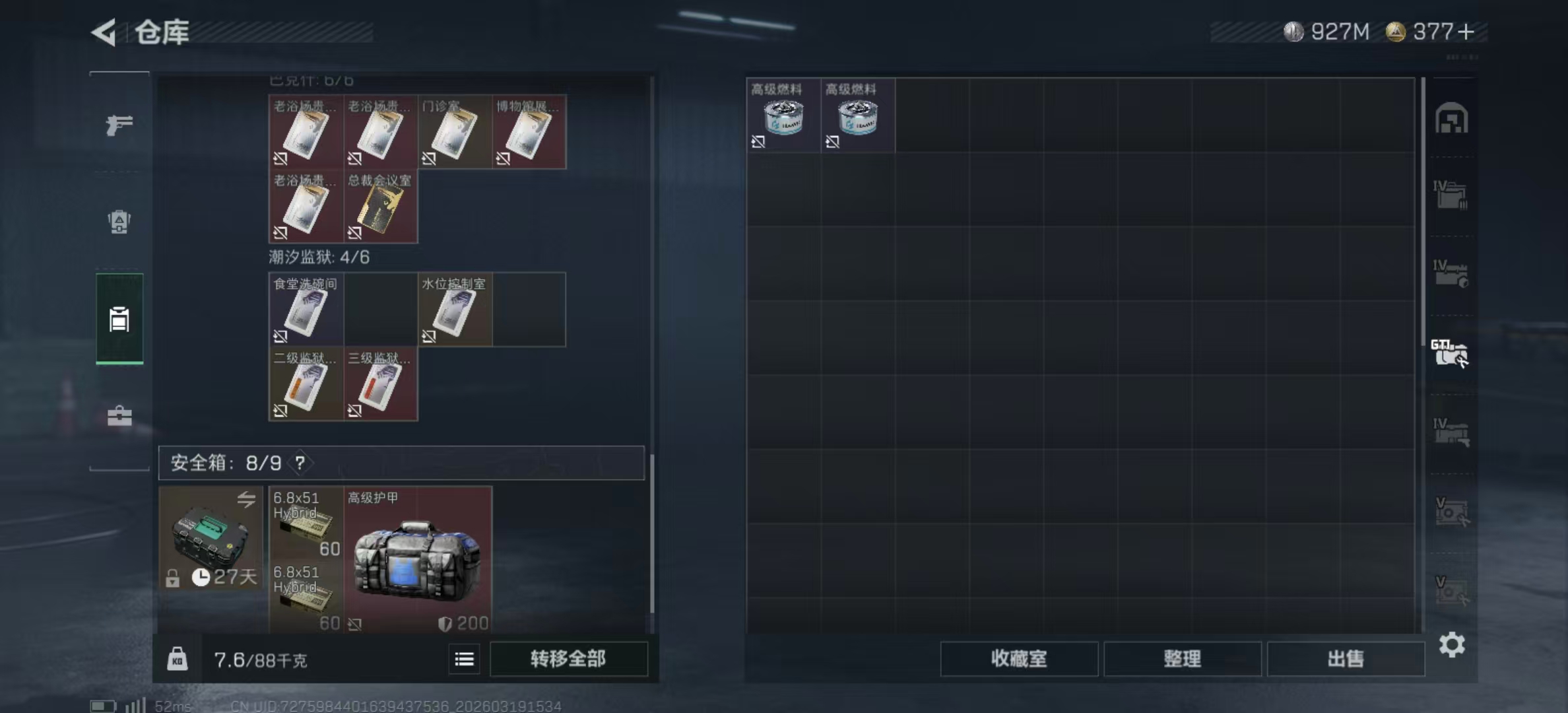The image size is (1568, 713).
Task: Expand the 潮汐监狱 4/6 section header
Action: (319, 257)
